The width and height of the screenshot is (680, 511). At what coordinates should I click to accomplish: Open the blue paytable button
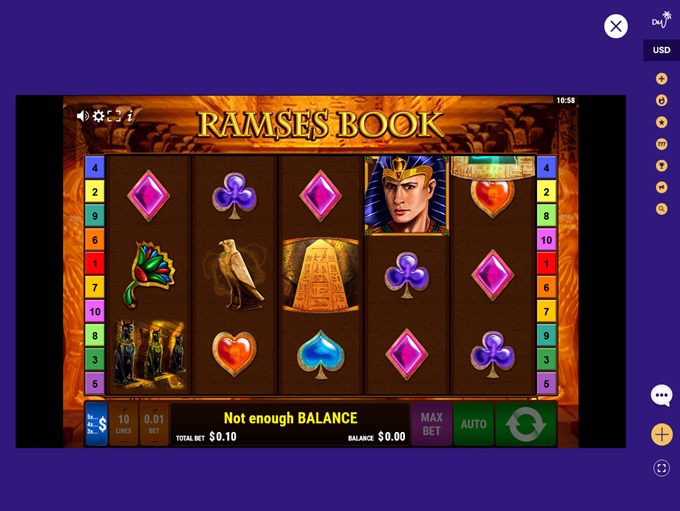click(96, 424)
